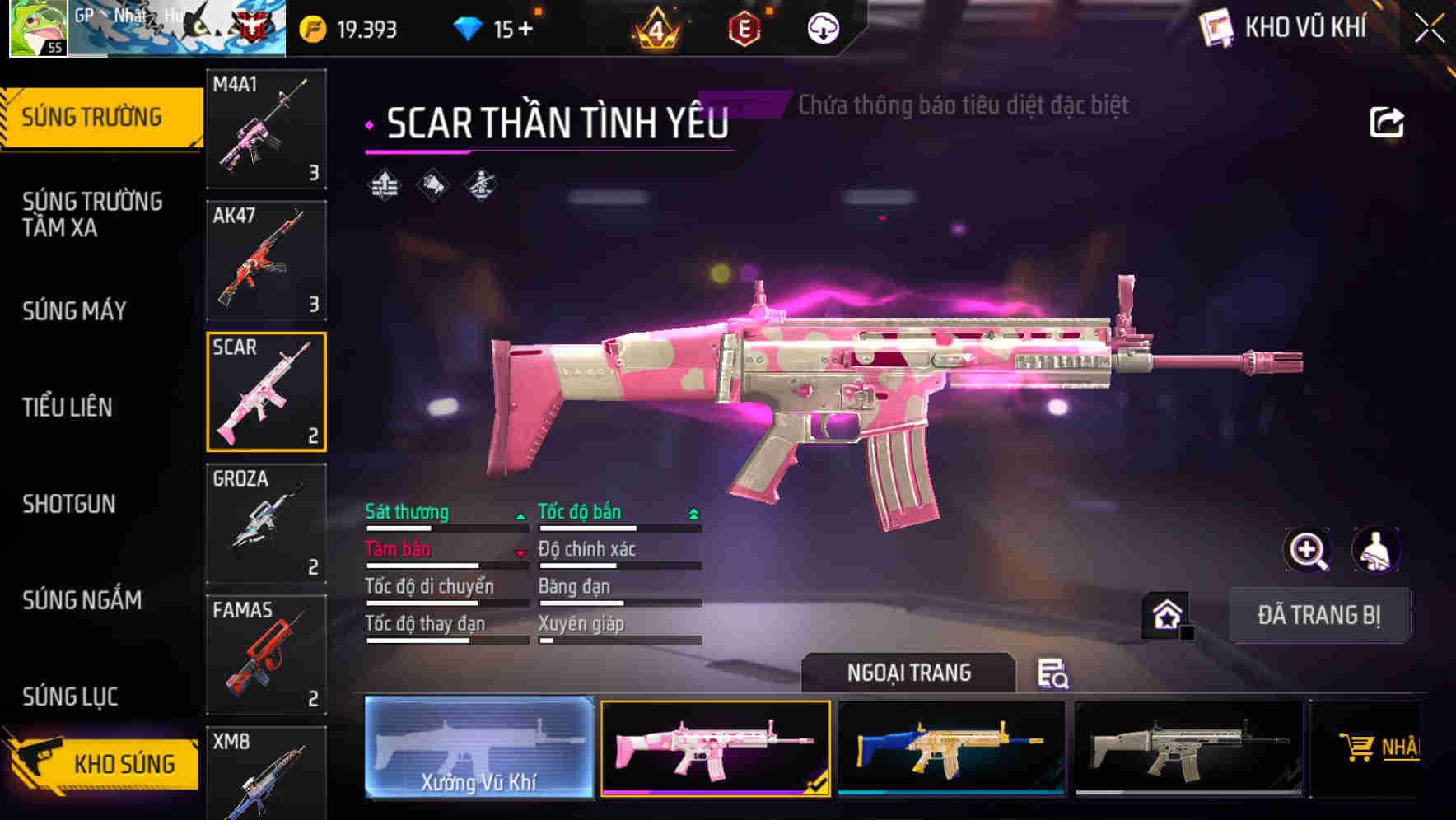
Task: Select the golden SCAR skin variant
Action: click(x=953, y=748)
